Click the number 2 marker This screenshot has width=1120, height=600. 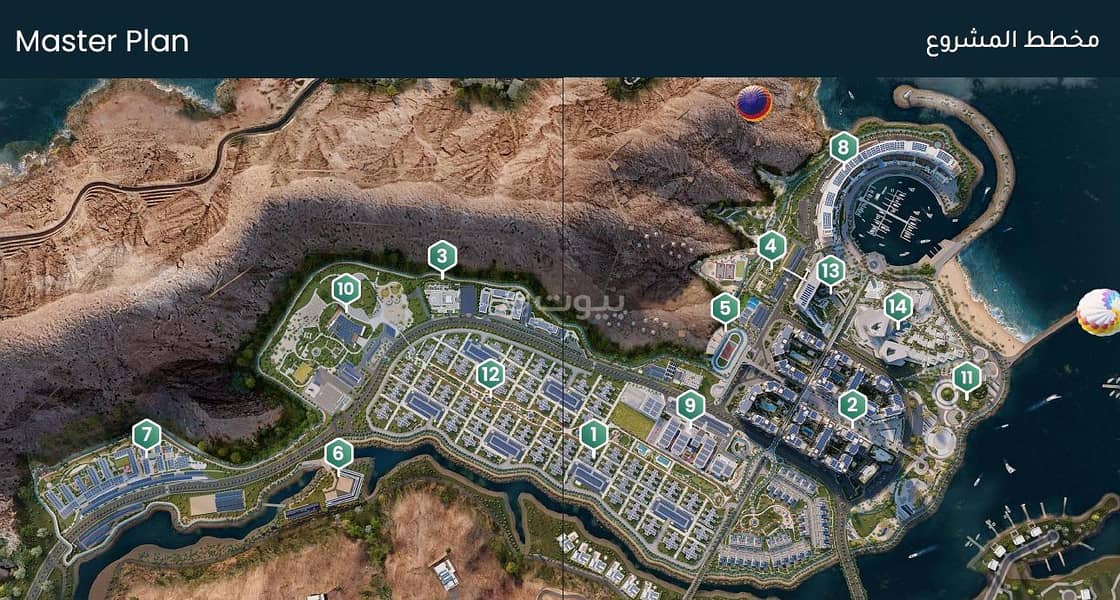tap(852, 404)
